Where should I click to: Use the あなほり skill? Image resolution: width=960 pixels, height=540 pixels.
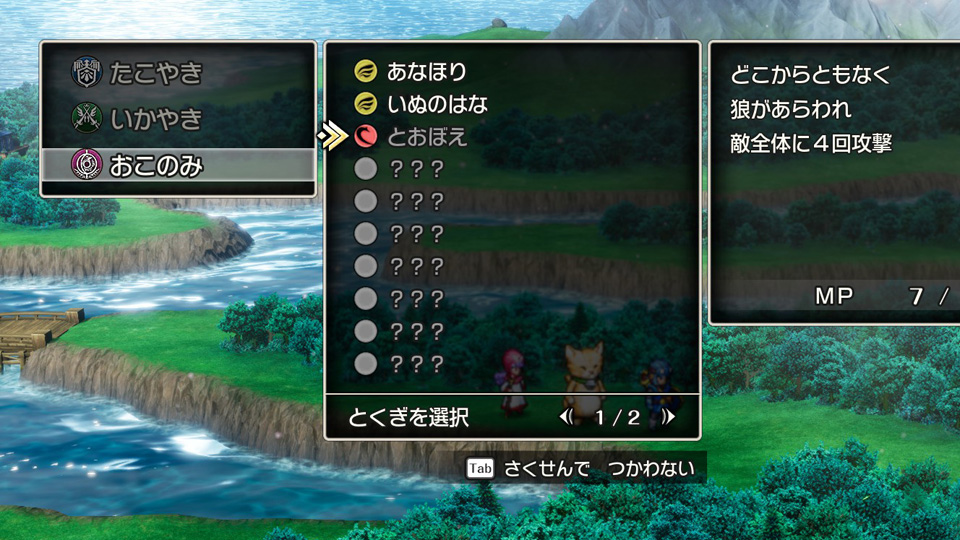click(427, 71)
